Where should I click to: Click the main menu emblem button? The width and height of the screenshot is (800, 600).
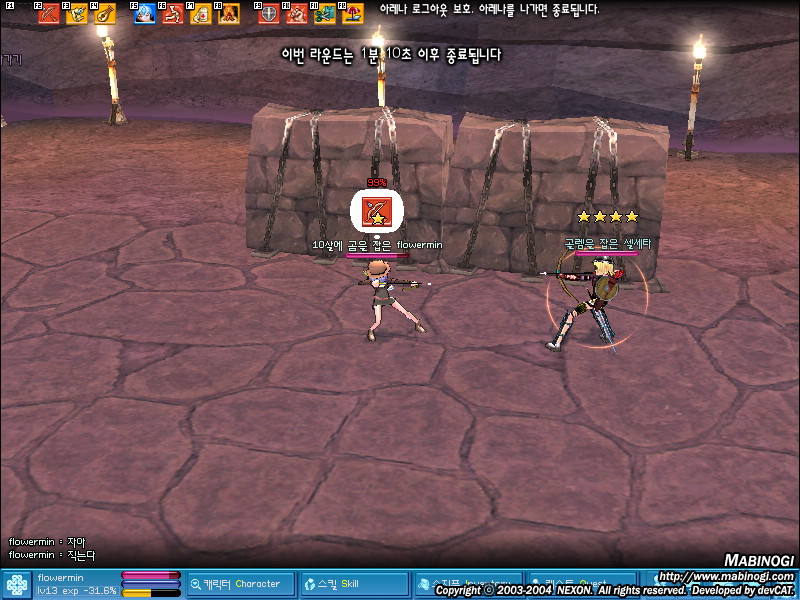tap(16, 584)
